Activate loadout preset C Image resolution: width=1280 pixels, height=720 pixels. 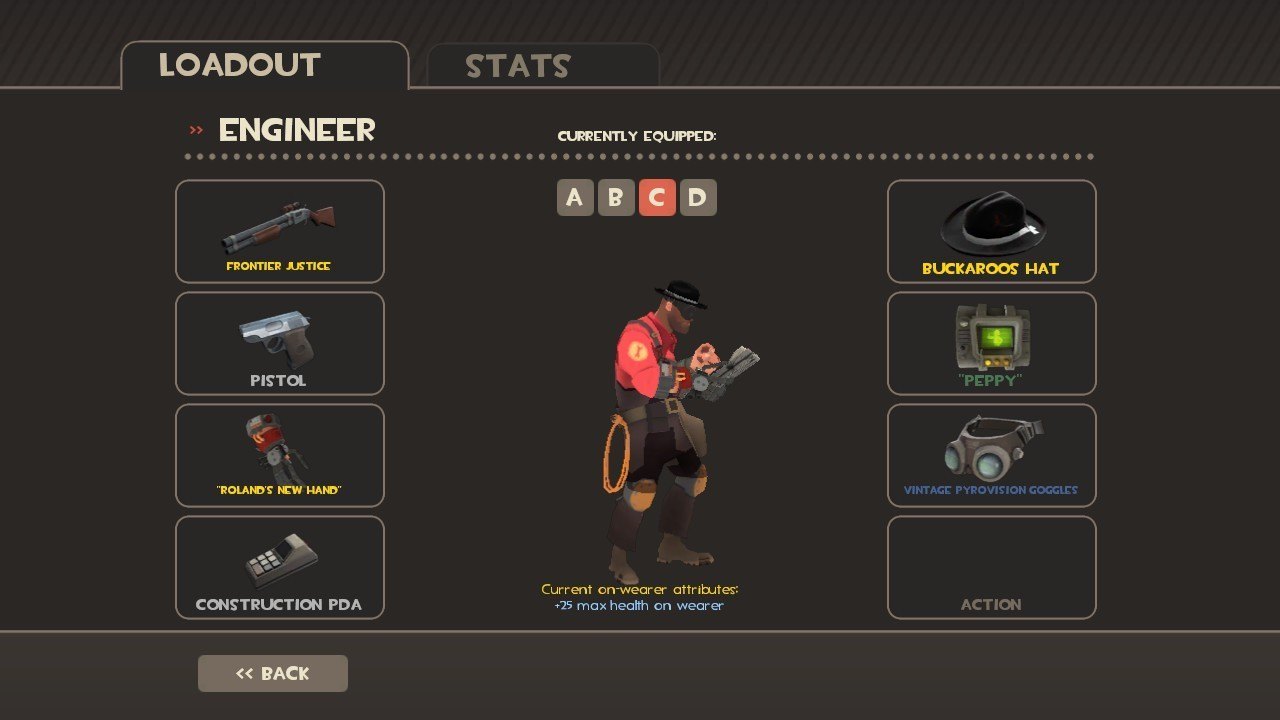click(x=657, y=198)
